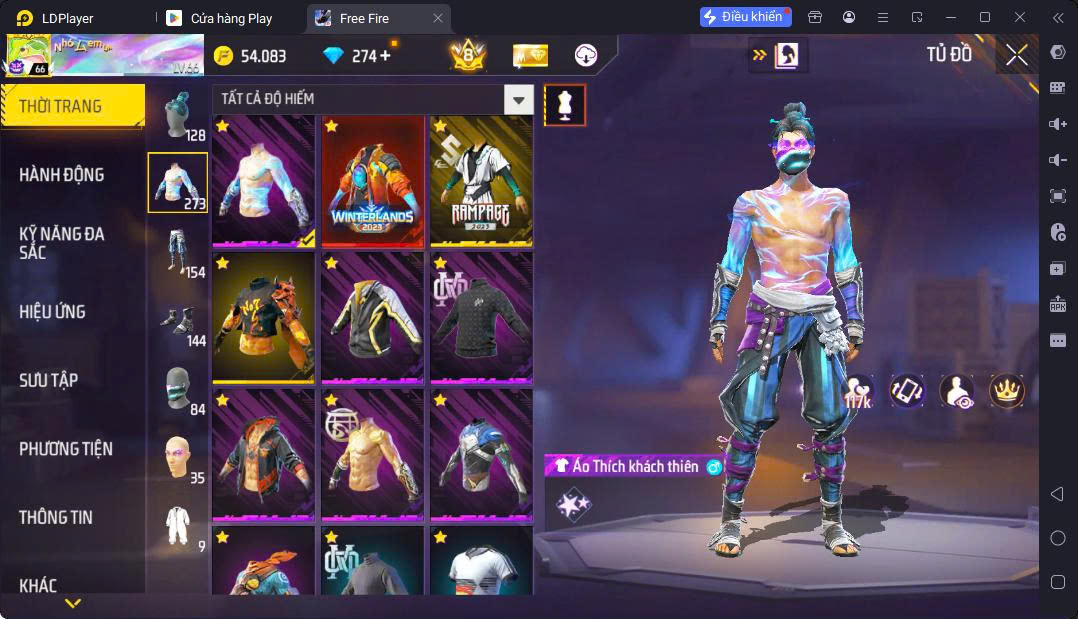The image size is (1078, 619).
Task: Show the Thông Tin section
Action: tap(56, 517)
